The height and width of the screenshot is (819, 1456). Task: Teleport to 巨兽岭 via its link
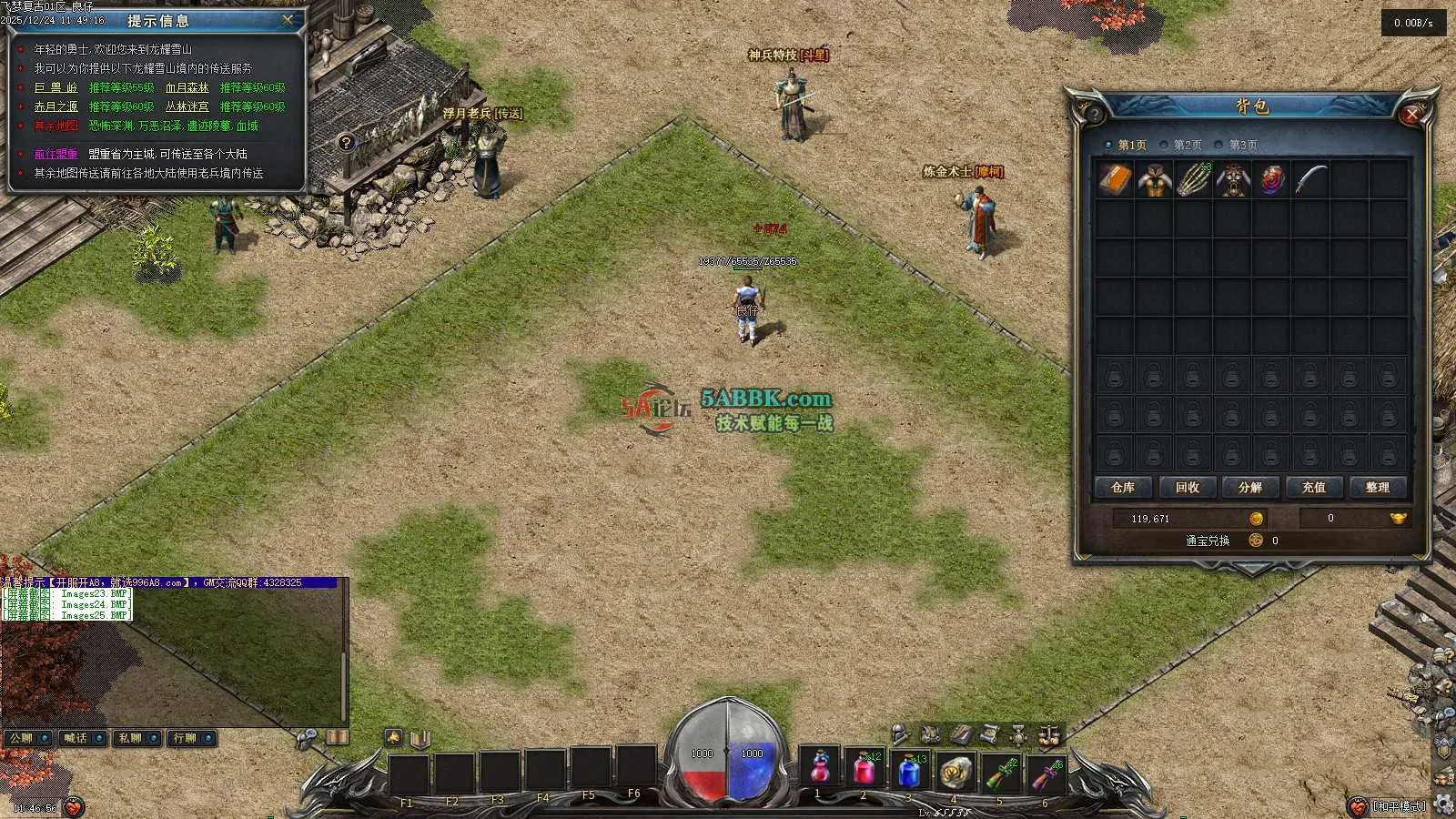tap(56, 87)
